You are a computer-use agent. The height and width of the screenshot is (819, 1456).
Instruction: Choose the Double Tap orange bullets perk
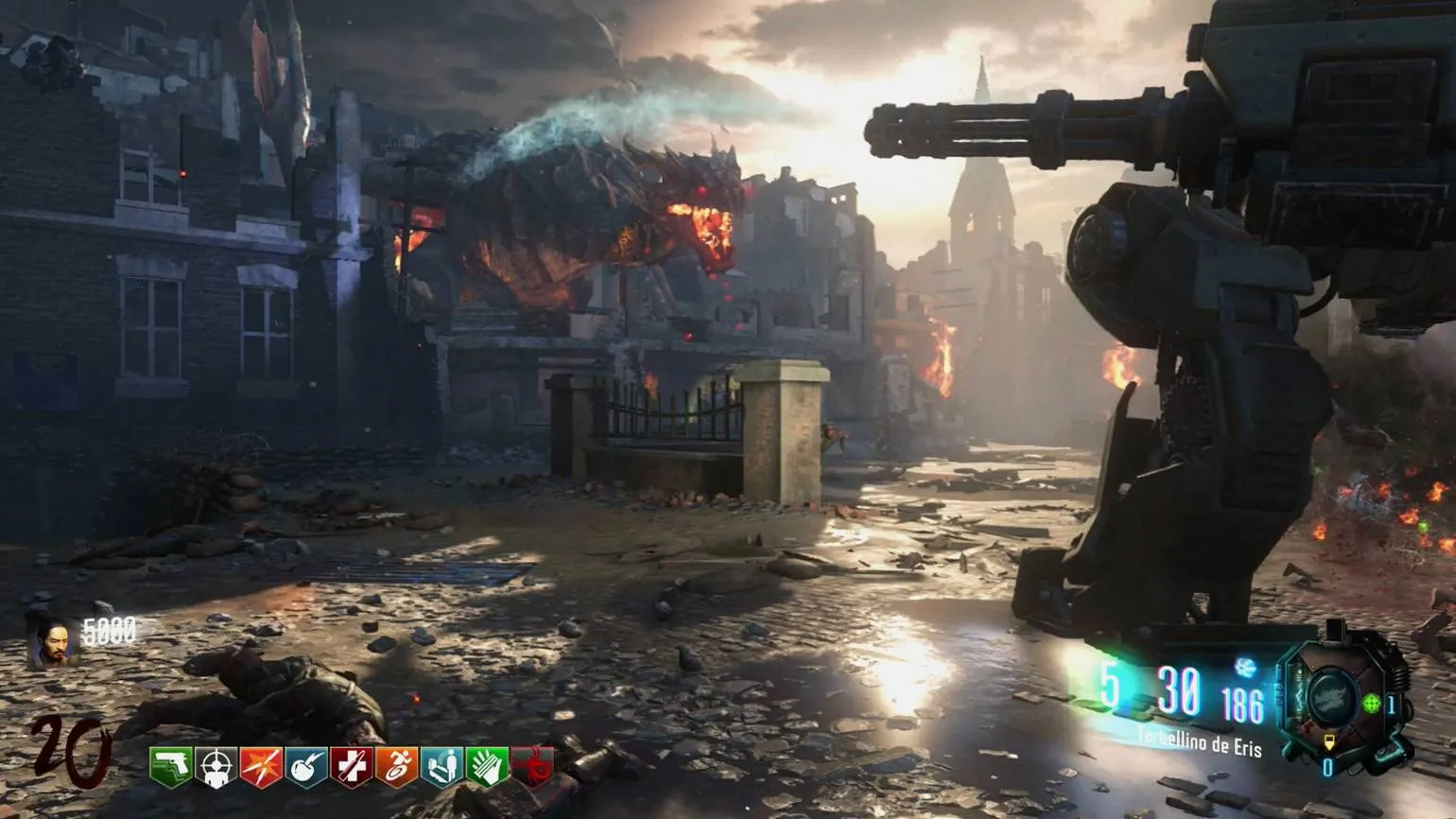pyautogui.click(x=261, y=767)
